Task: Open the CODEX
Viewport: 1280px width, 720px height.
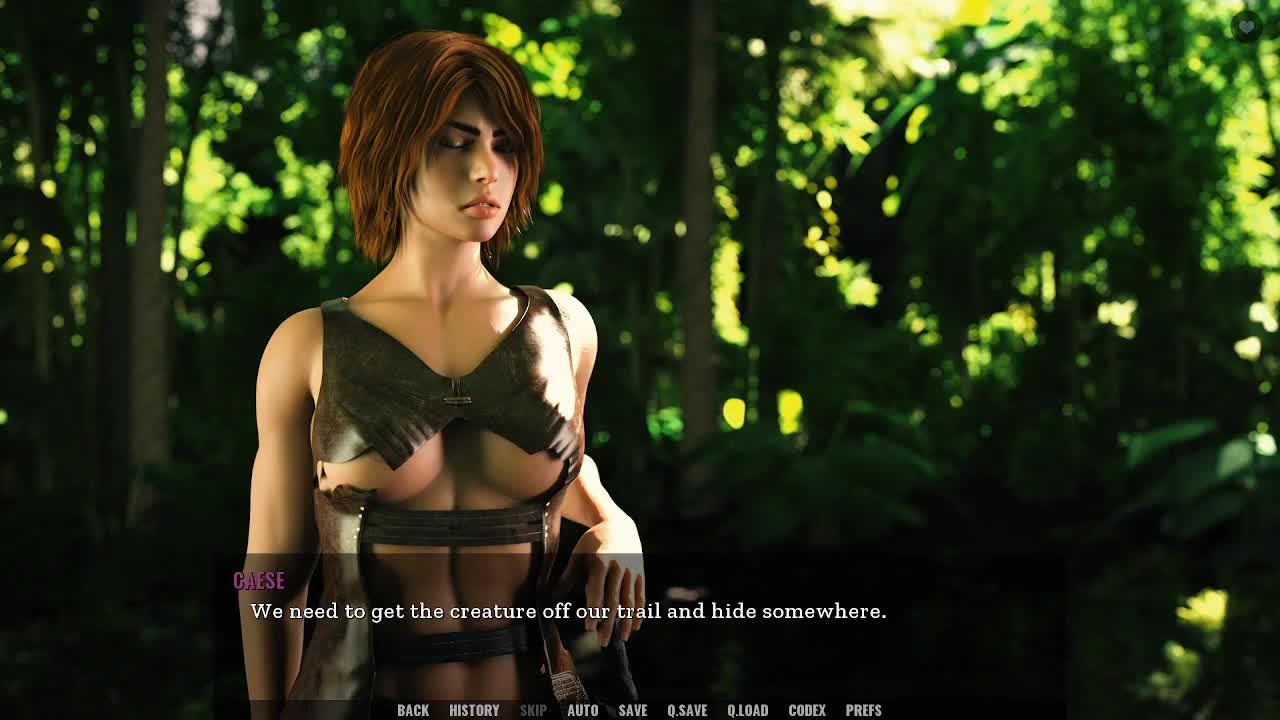Action: coord(807,710)
